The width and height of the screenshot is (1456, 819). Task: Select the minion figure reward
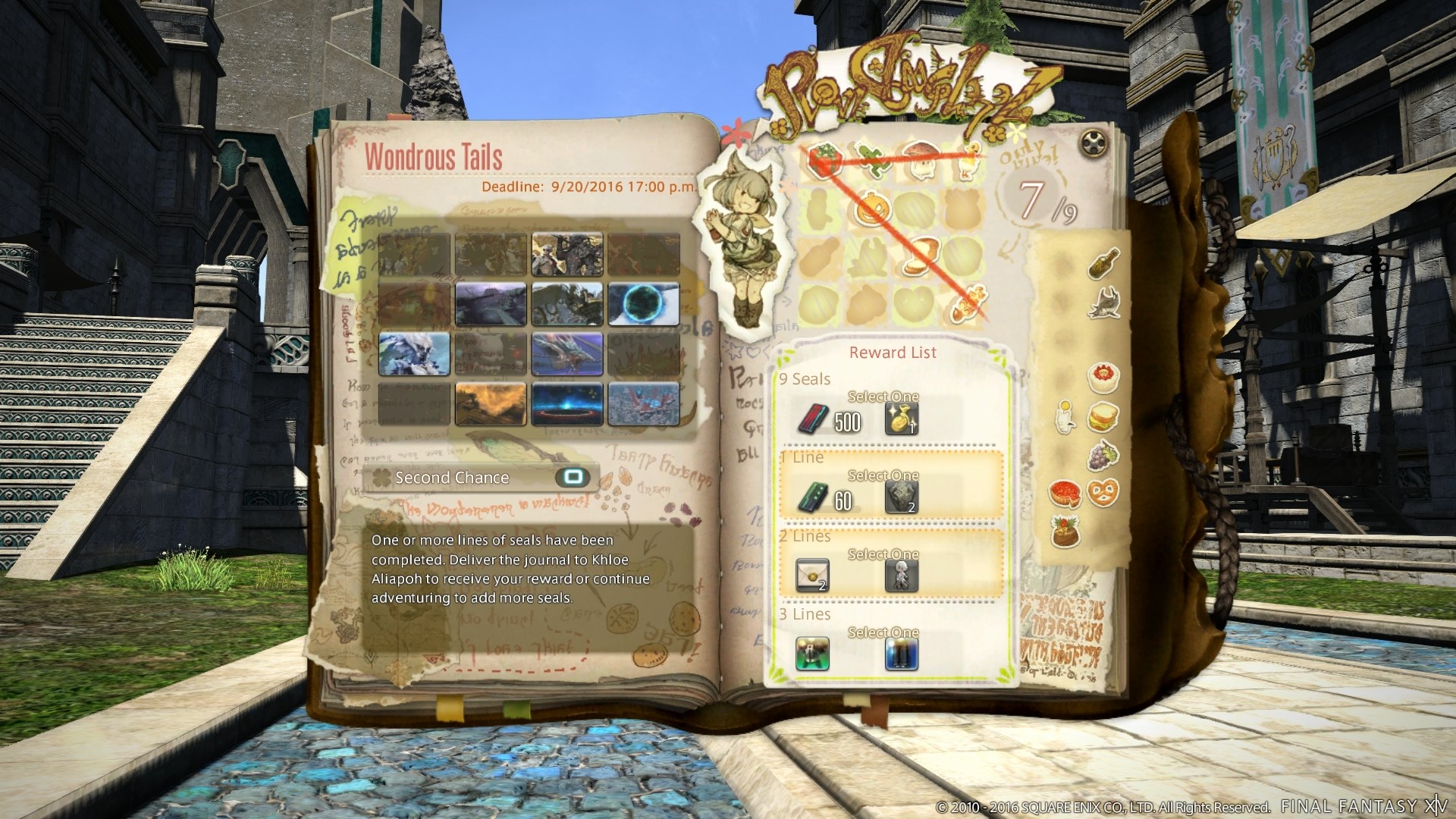point(902,576)
